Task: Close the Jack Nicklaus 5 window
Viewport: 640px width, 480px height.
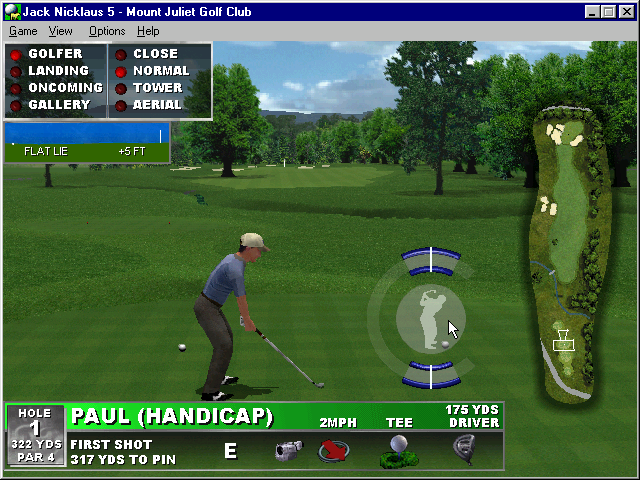Action: 626,12
